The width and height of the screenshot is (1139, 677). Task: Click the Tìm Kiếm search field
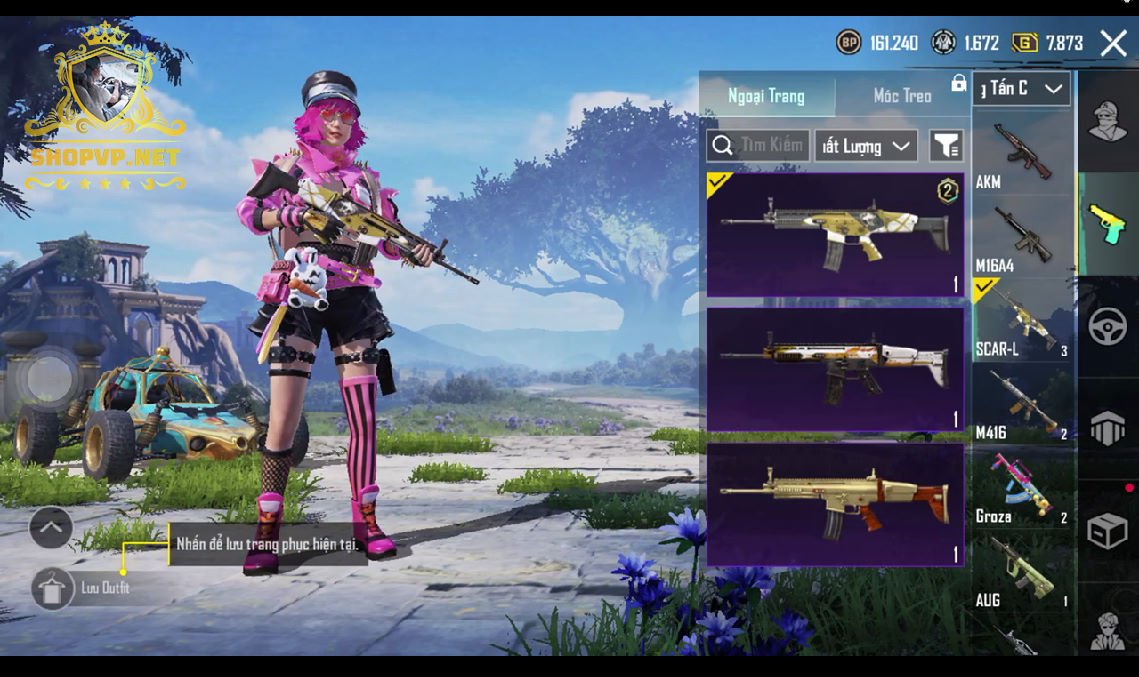tap(757, 146)
